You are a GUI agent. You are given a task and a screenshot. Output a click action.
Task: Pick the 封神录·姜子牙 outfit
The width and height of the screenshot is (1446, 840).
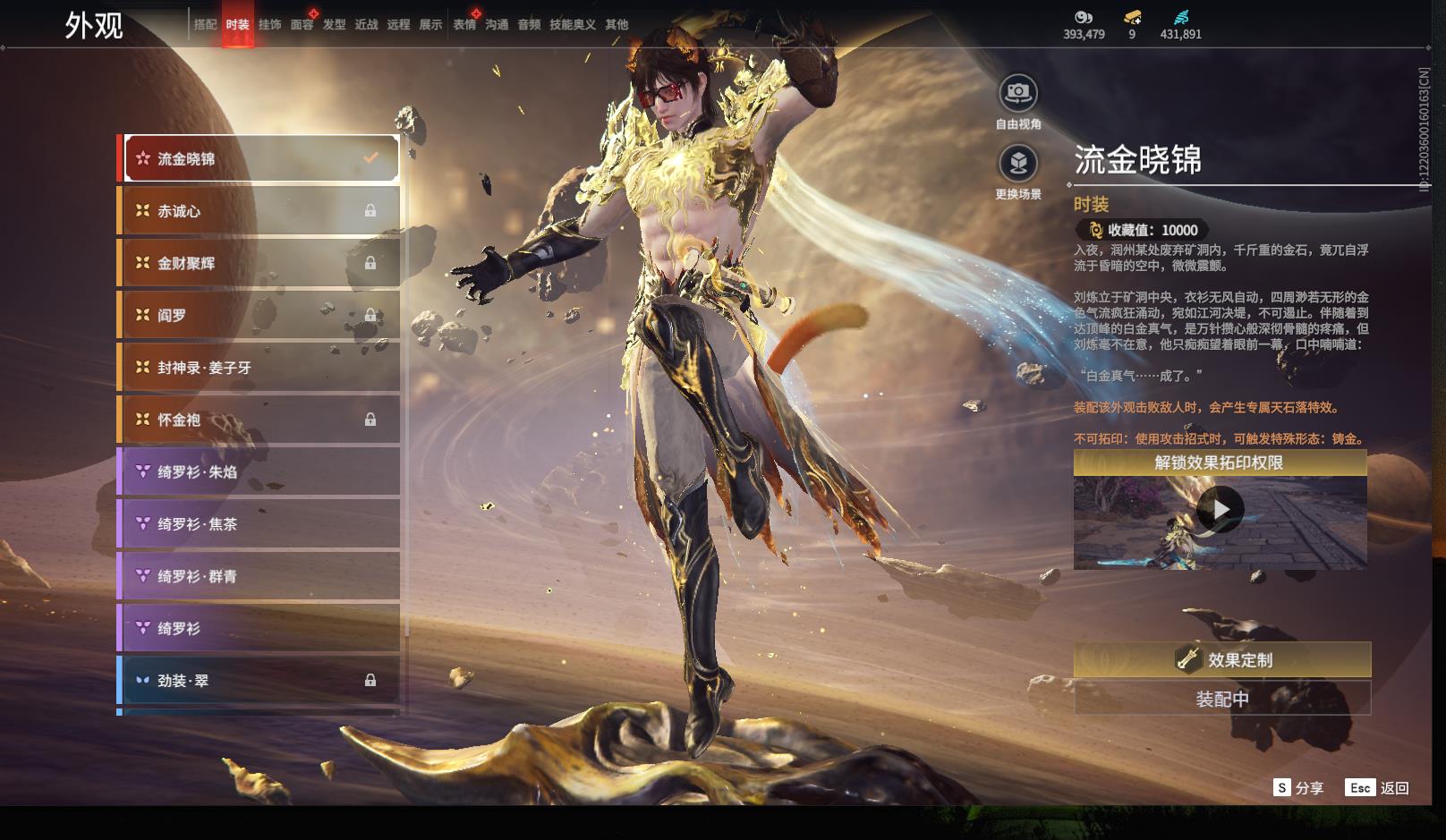coord(259,368)
